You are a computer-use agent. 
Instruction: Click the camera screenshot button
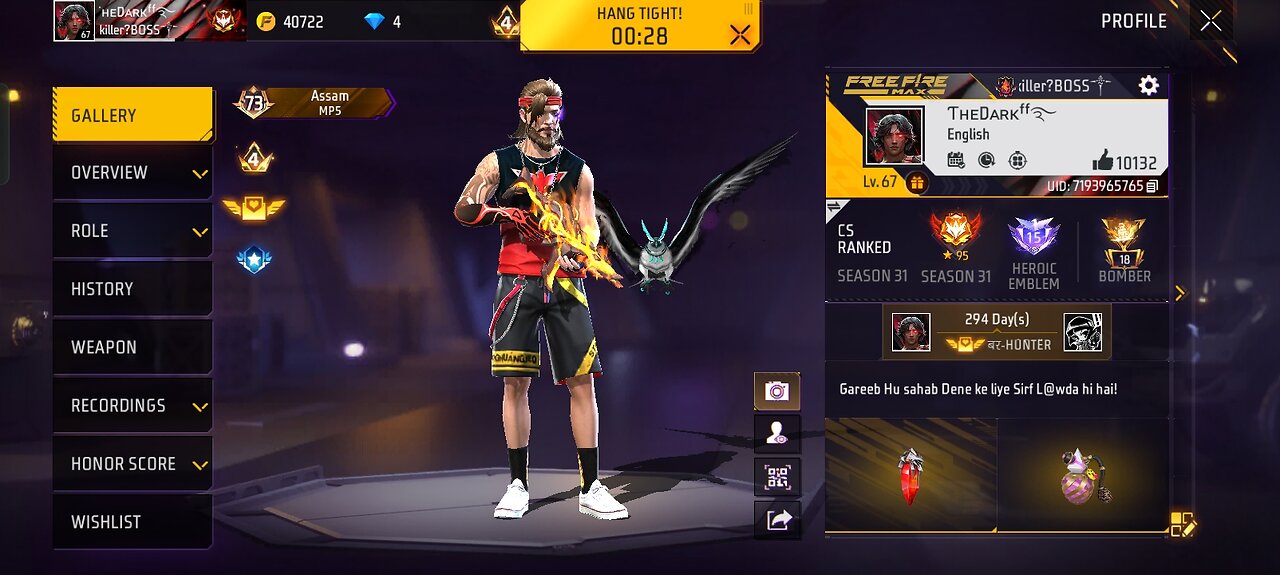coord(777,391)
